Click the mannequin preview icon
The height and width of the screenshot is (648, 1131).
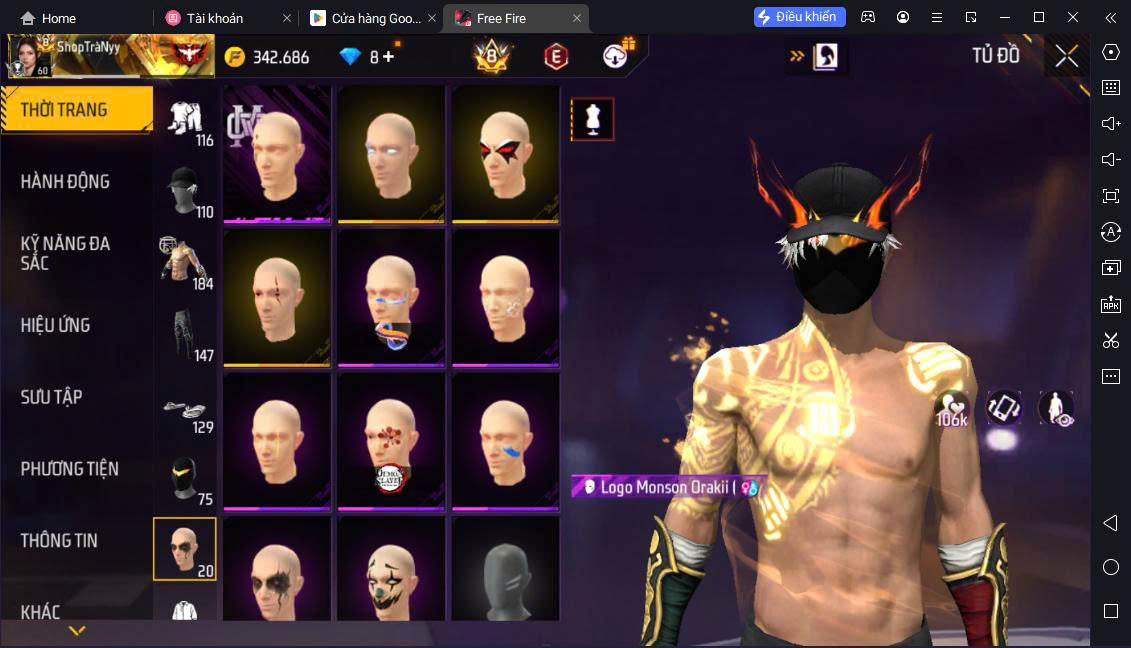pyautogui.click(x=592, y=119)
